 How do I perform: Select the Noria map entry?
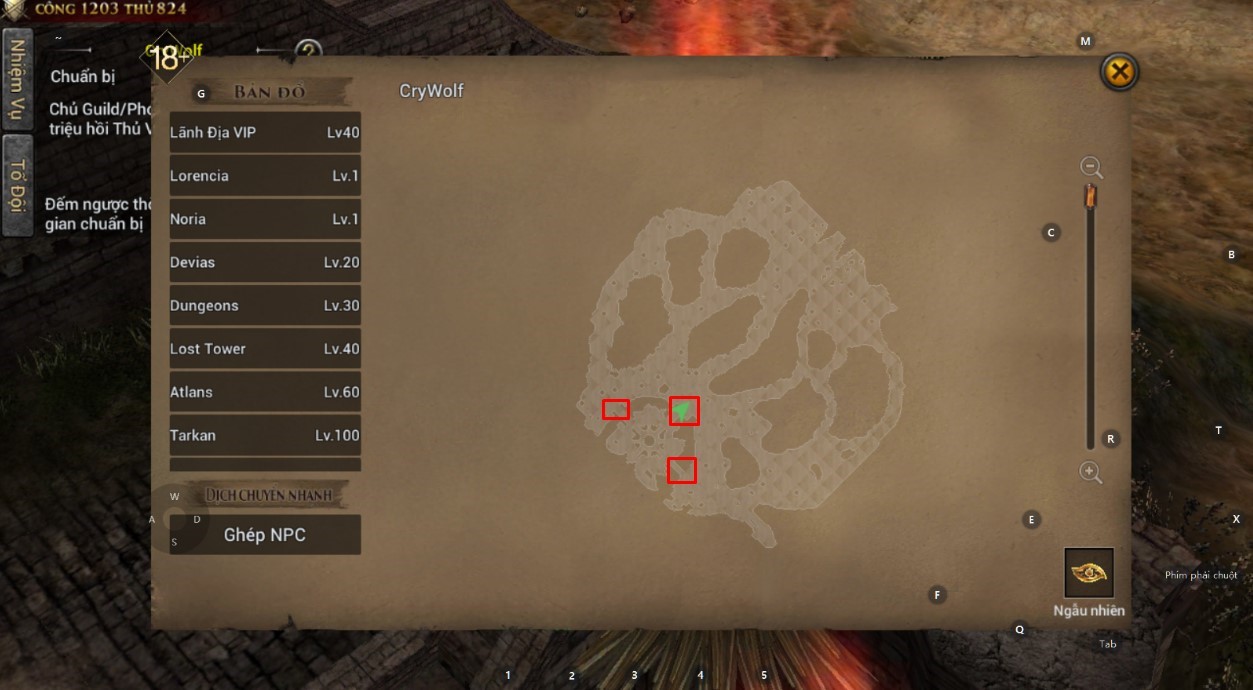265,219
